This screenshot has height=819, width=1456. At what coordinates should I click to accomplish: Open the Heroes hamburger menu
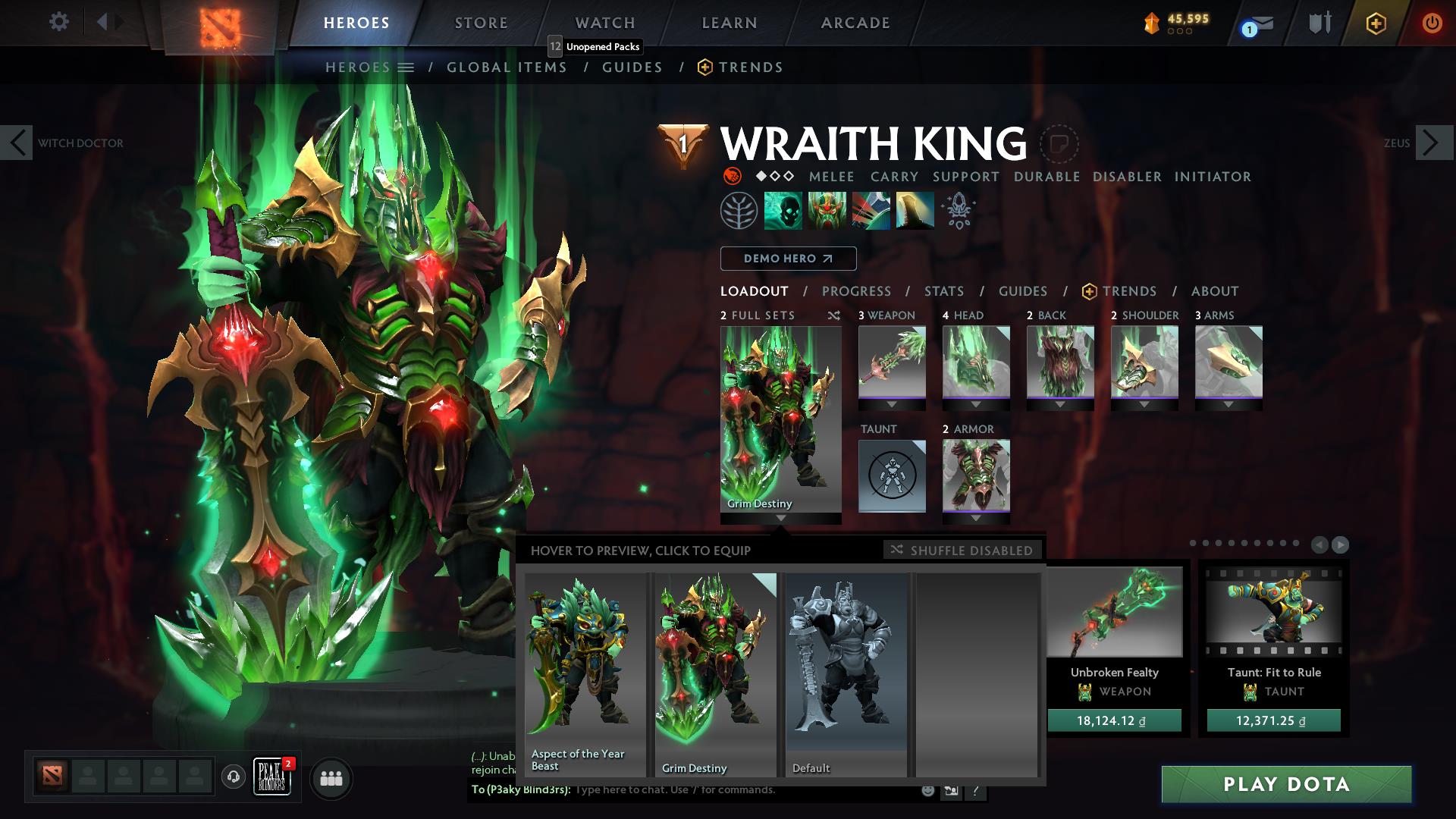(407, 67)
